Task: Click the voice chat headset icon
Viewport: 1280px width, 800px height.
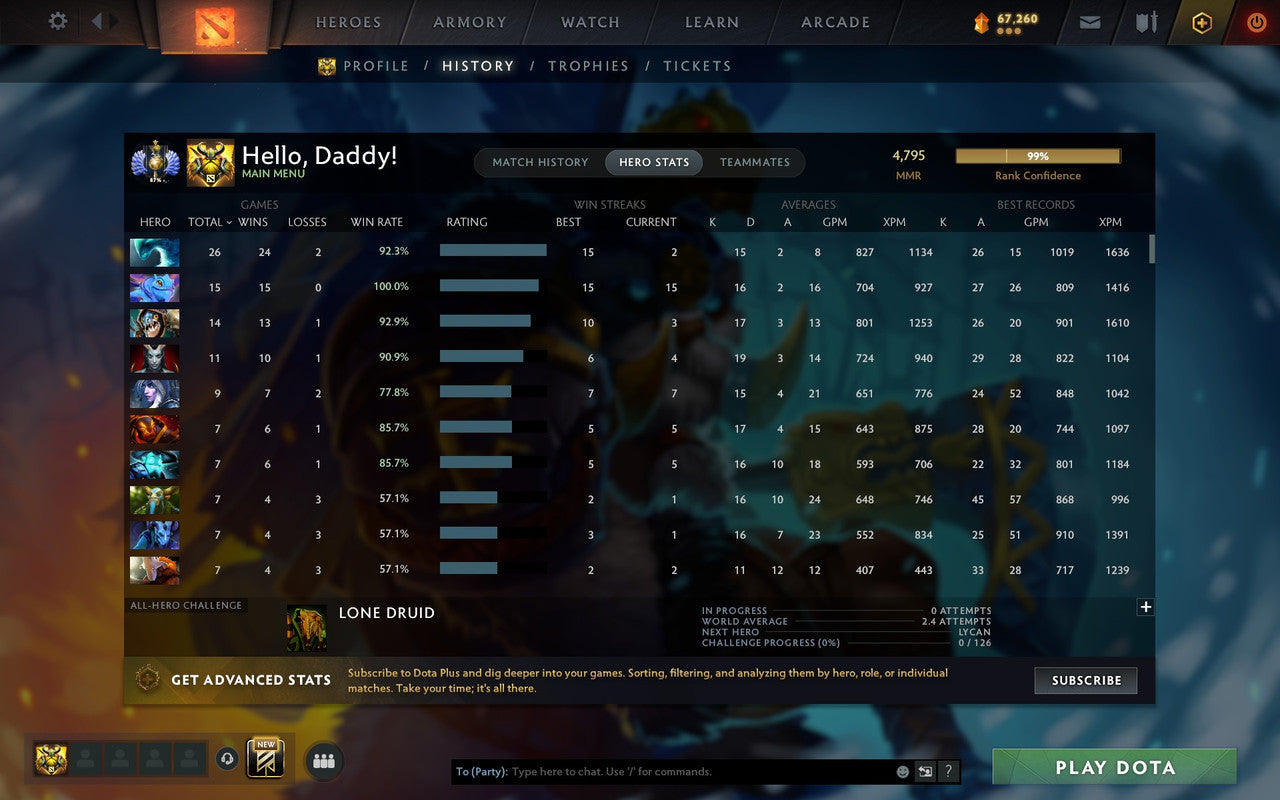Action: pos(227,760)
